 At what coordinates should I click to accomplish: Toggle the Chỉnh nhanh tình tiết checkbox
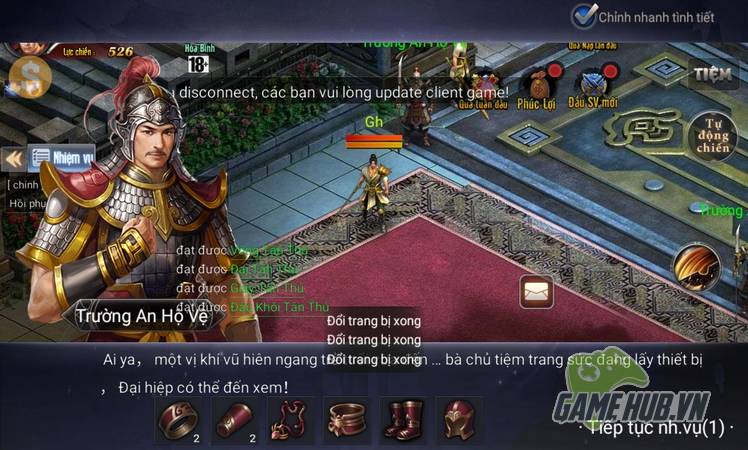[x=584, y=16]
